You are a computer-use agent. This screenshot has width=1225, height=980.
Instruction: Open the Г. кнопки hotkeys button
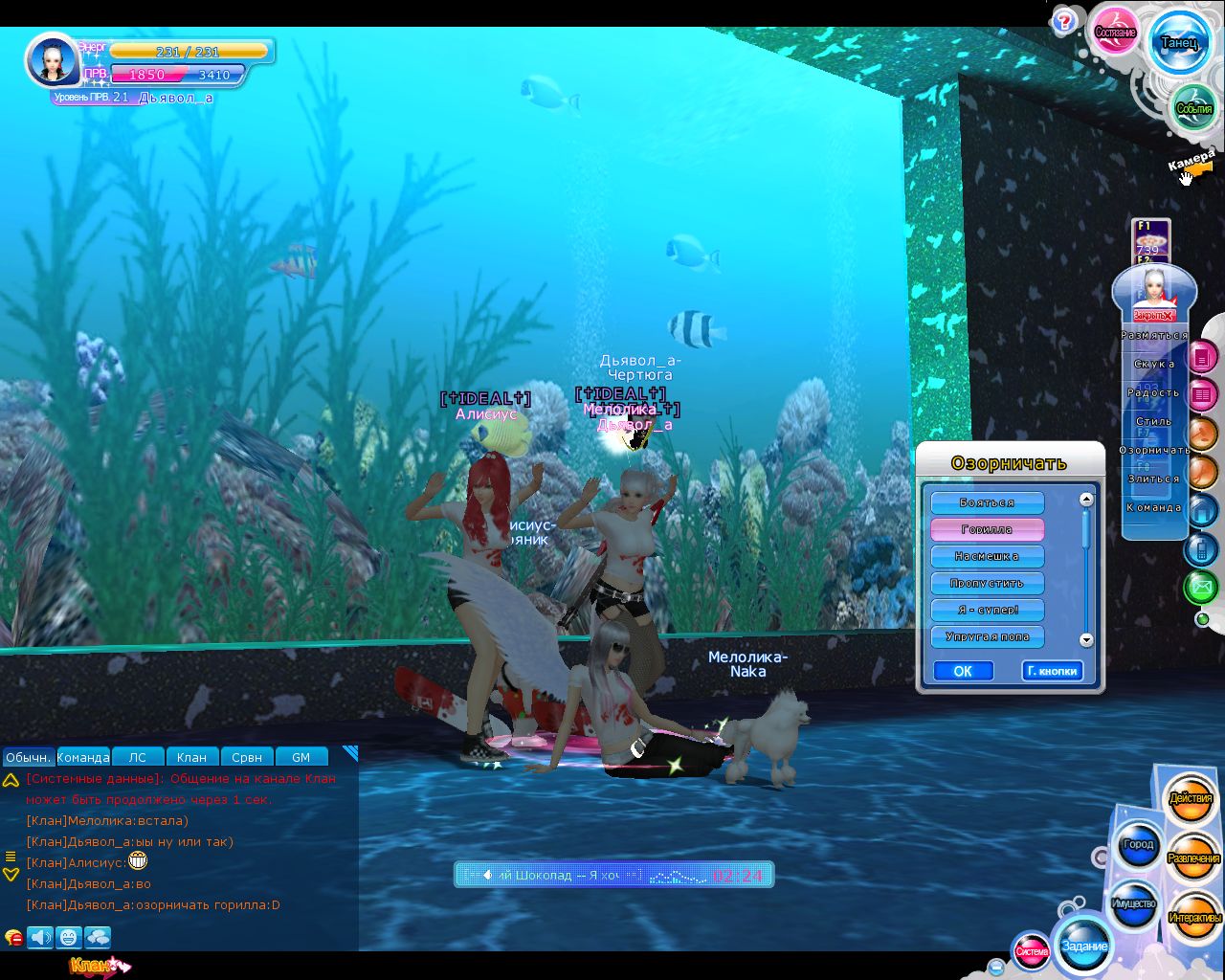1052,671
